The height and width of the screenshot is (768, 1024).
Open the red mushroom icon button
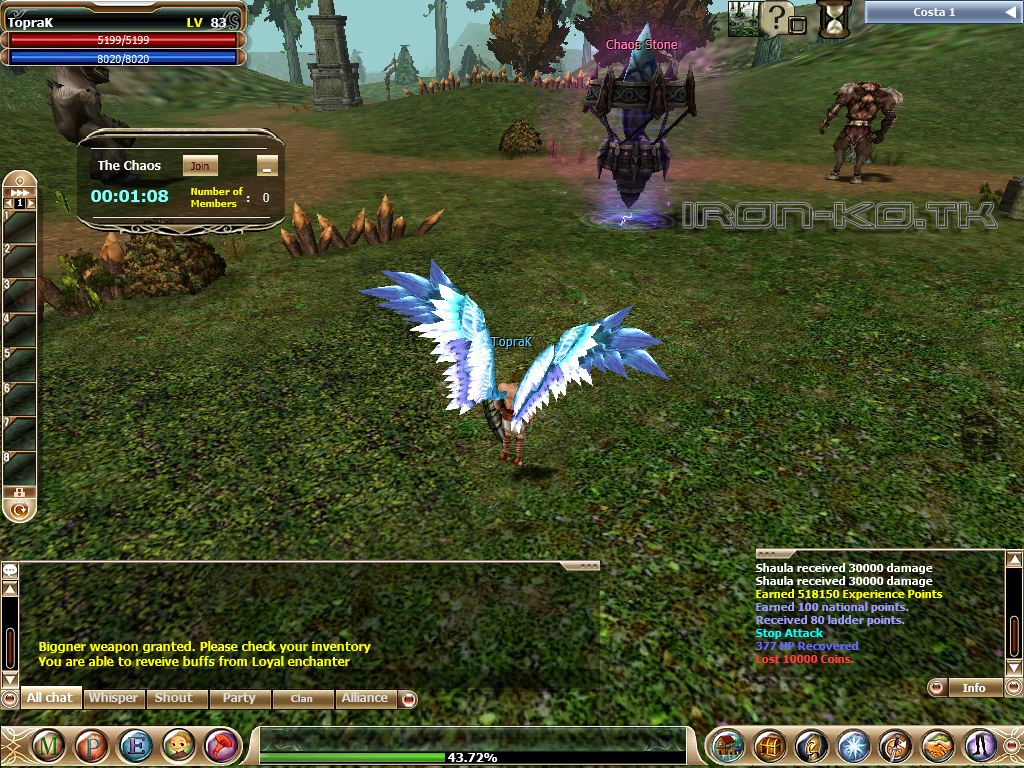[222, 746]
